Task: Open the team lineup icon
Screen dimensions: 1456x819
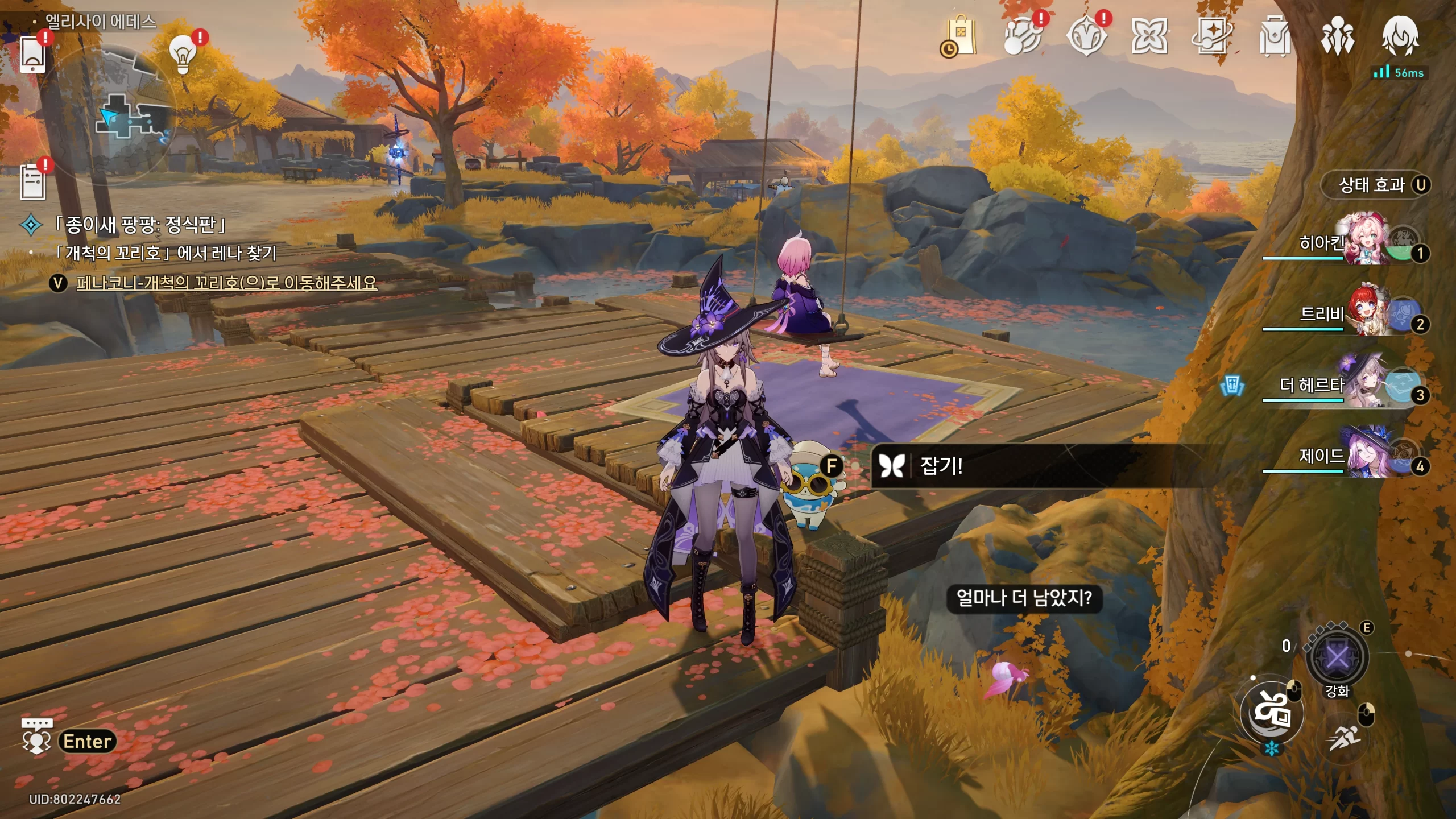Action: coord(1337,36)
